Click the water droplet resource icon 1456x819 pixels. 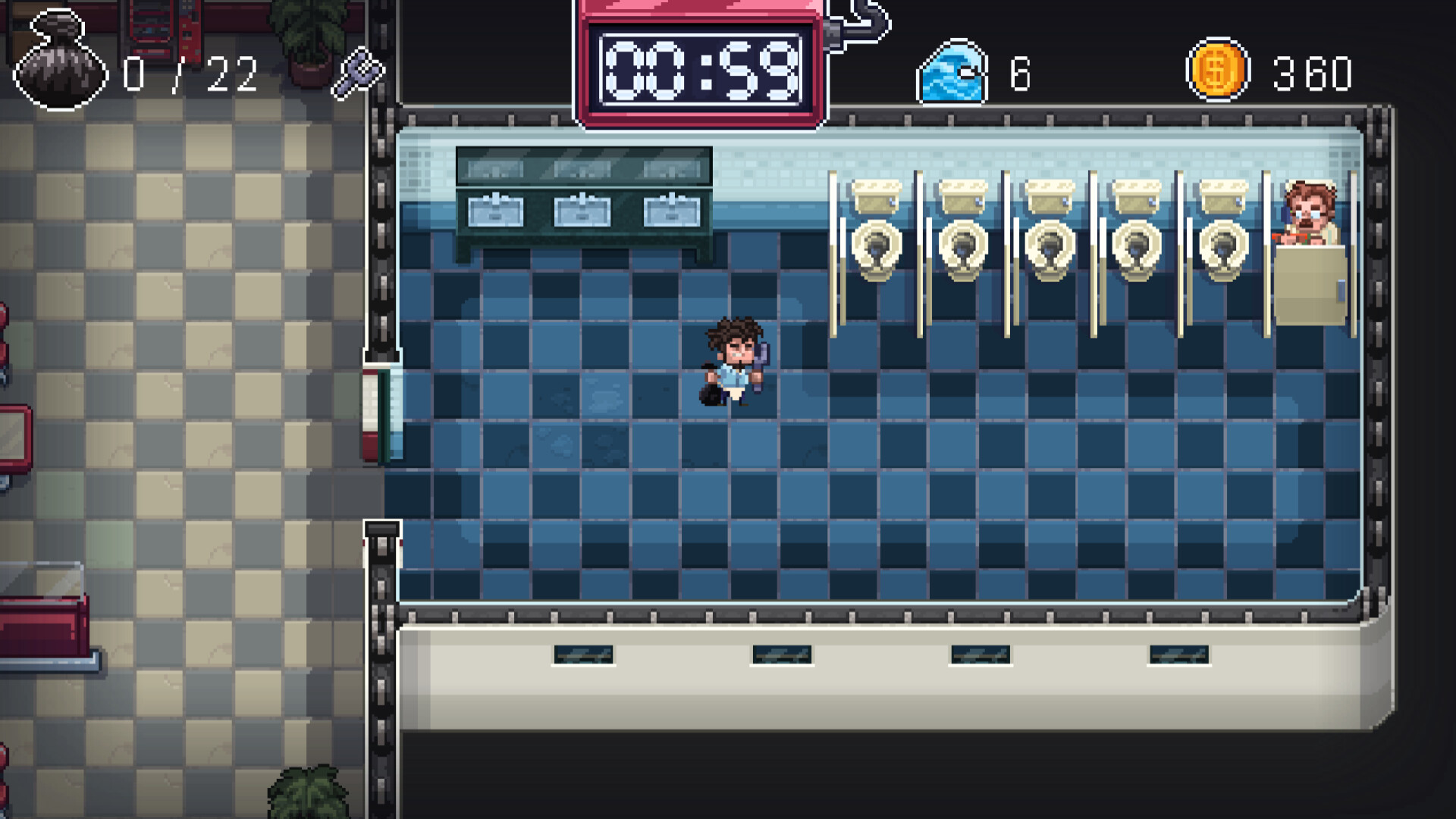[x=951, y=70]
